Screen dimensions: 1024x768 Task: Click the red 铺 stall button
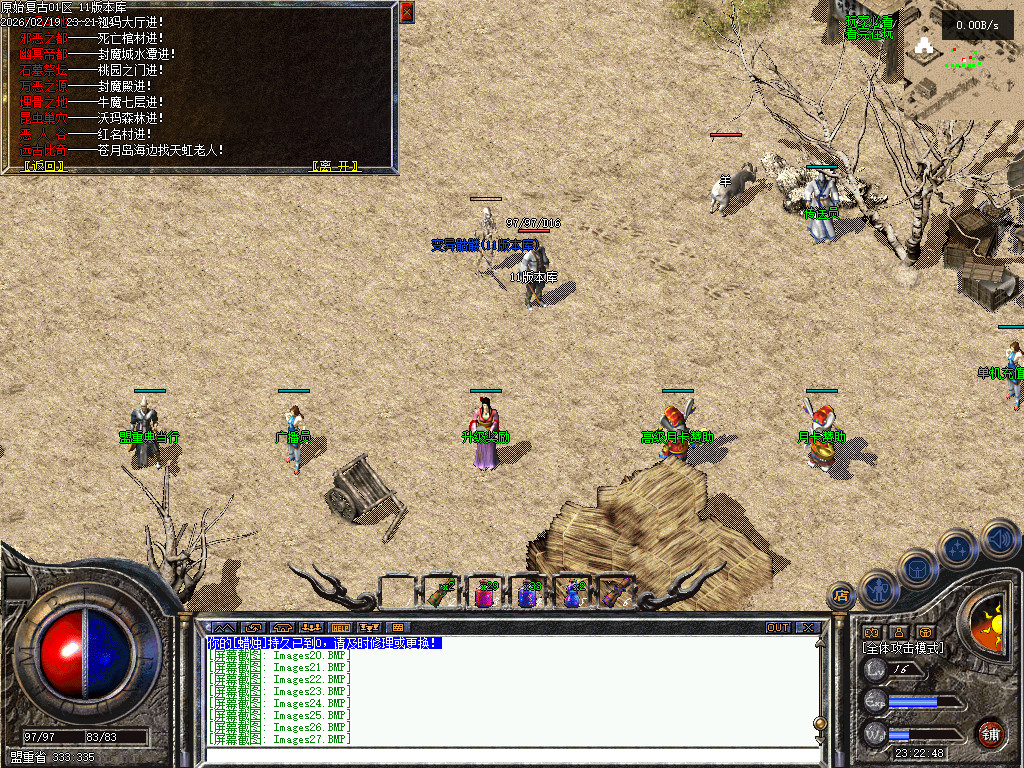click(990, 733)
